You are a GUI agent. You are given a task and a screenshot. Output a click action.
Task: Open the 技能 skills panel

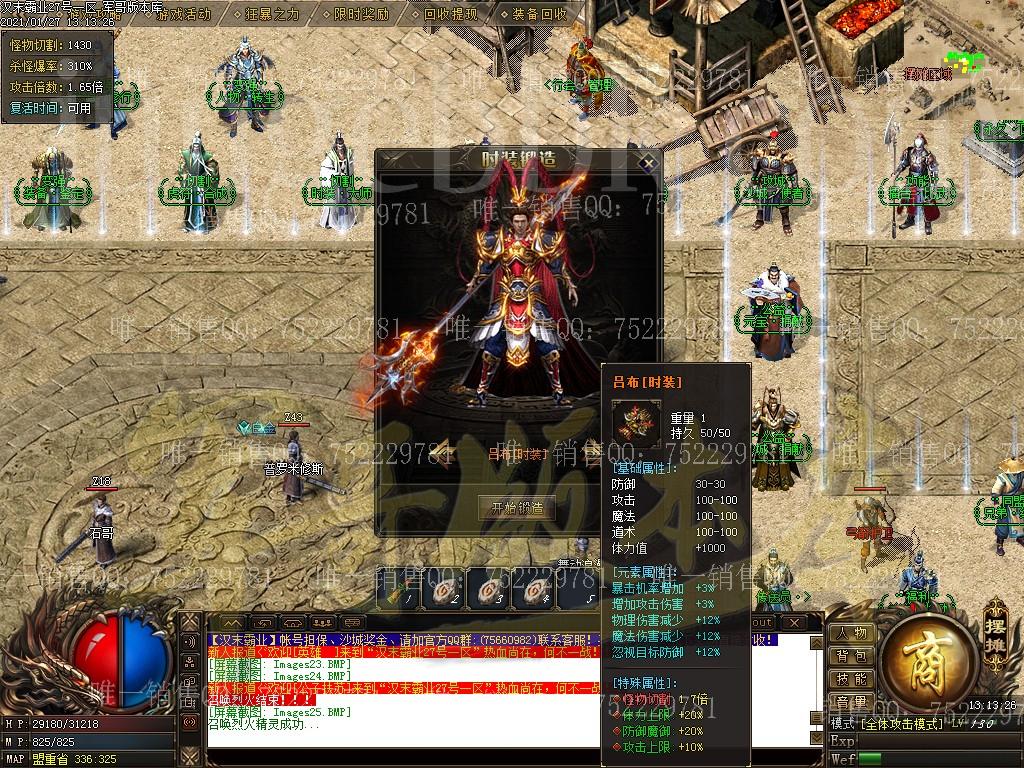852,679
